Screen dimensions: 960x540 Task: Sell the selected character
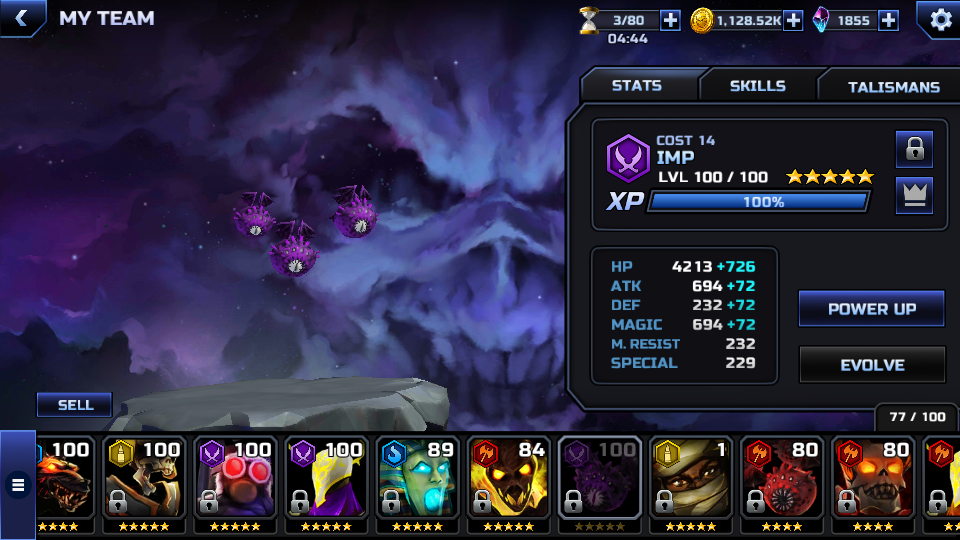75,405
